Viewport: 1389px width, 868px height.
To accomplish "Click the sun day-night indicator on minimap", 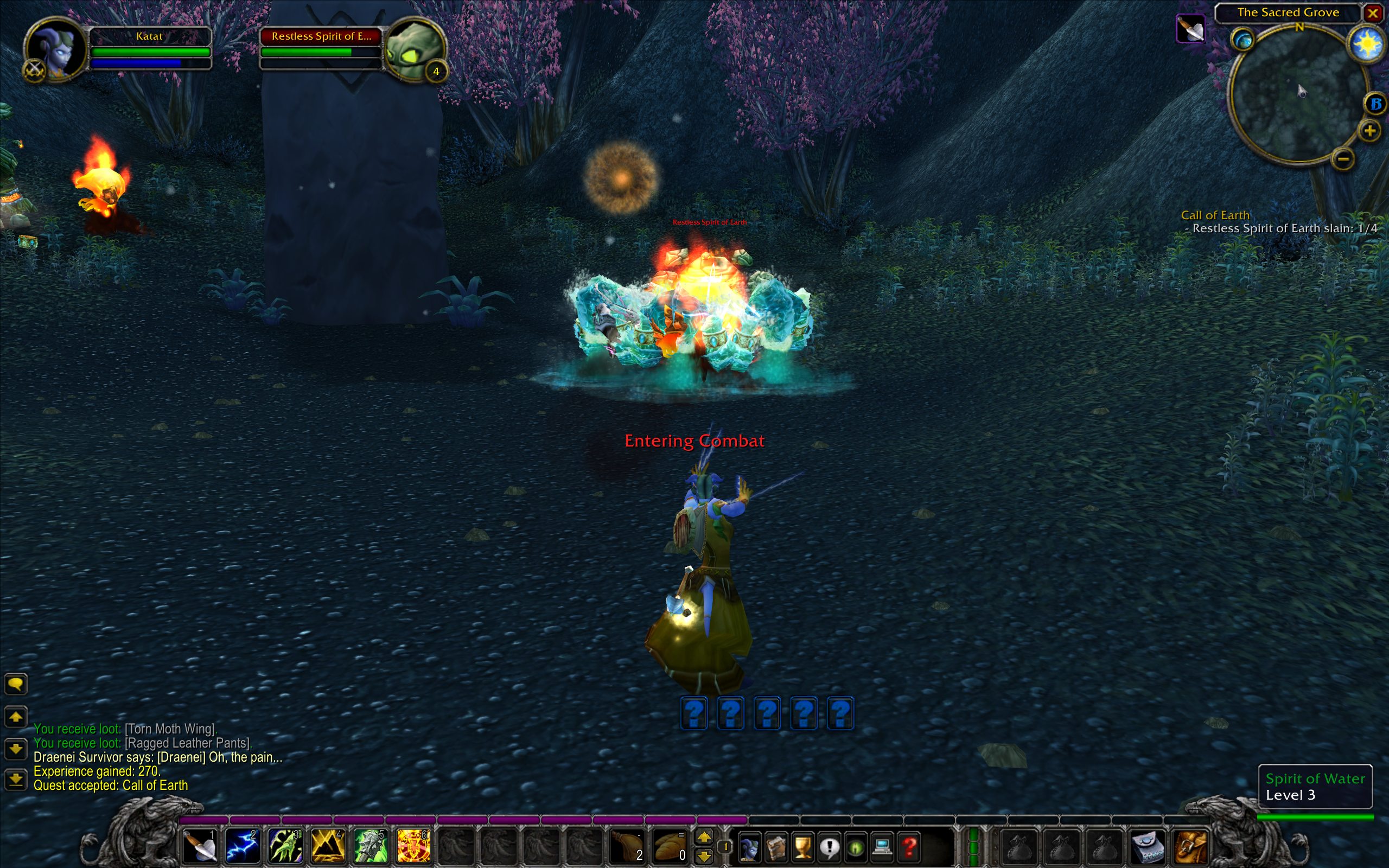I will pyautogui.click(x=1366, y=43).
